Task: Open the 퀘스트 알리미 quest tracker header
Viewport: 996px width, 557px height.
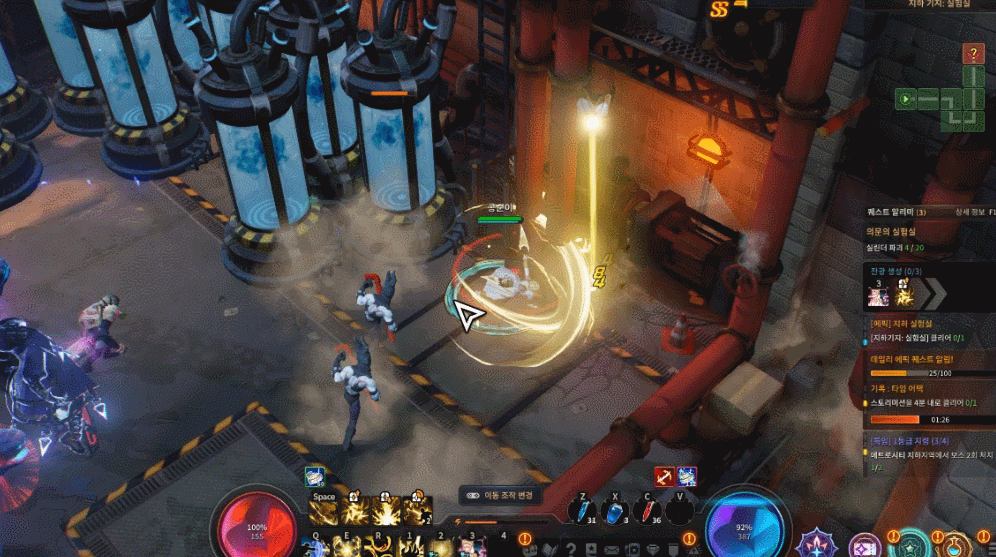Action: point(897,212)
